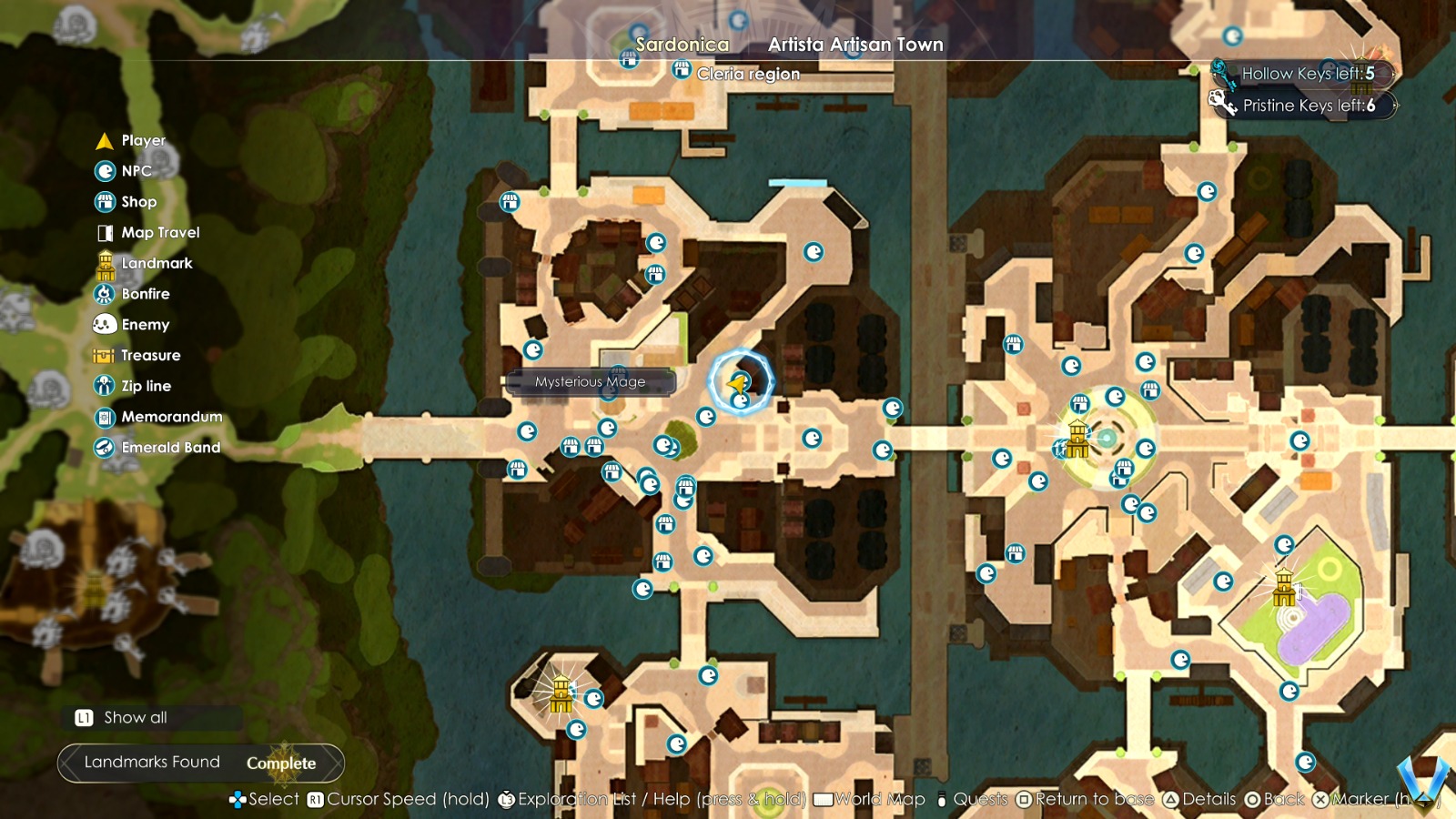Click a shop stall icon in the market district
The width and height of the screenshot is (1456, 819).
[570, 448]
